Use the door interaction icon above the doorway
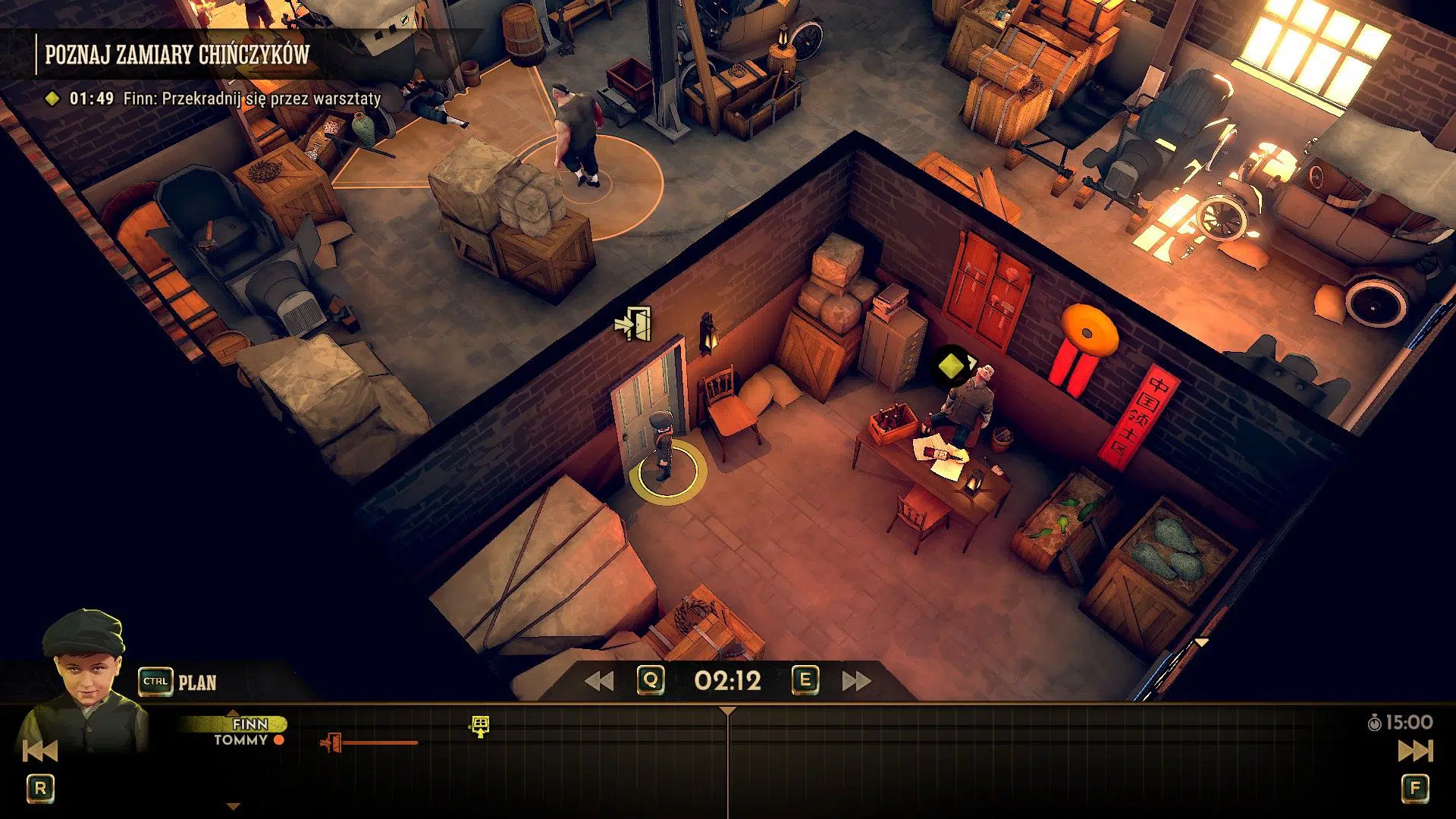Screen dimensions: 1456x819 click(634, 324)
